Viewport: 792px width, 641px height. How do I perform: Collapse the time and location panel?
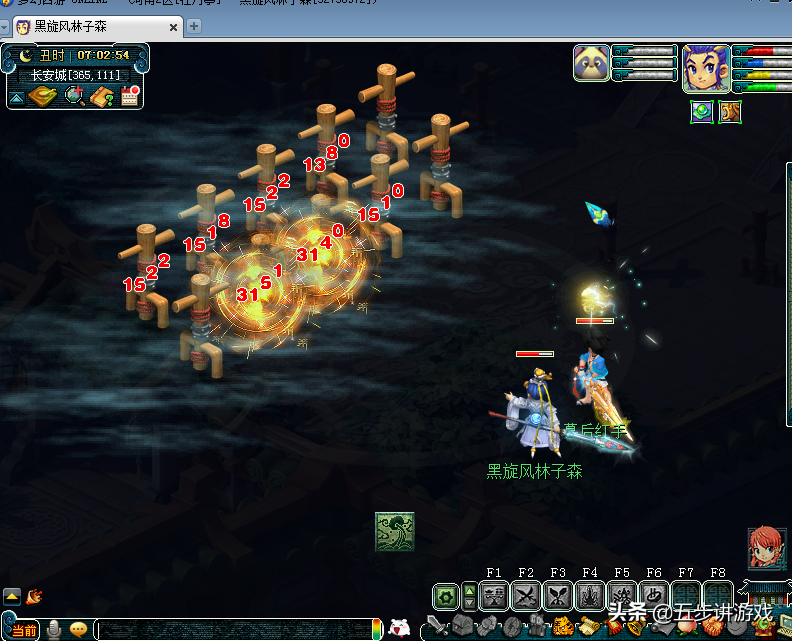coord(17,97)
